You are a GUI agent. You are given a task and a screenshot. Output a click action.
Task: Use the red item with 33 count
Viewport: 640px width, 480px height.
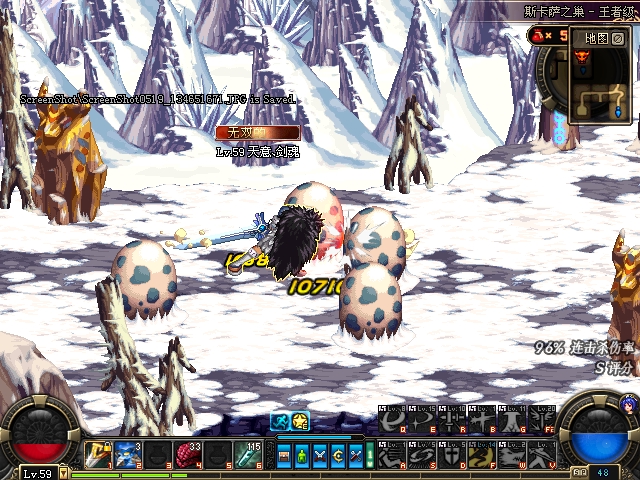tap(187, 454)
